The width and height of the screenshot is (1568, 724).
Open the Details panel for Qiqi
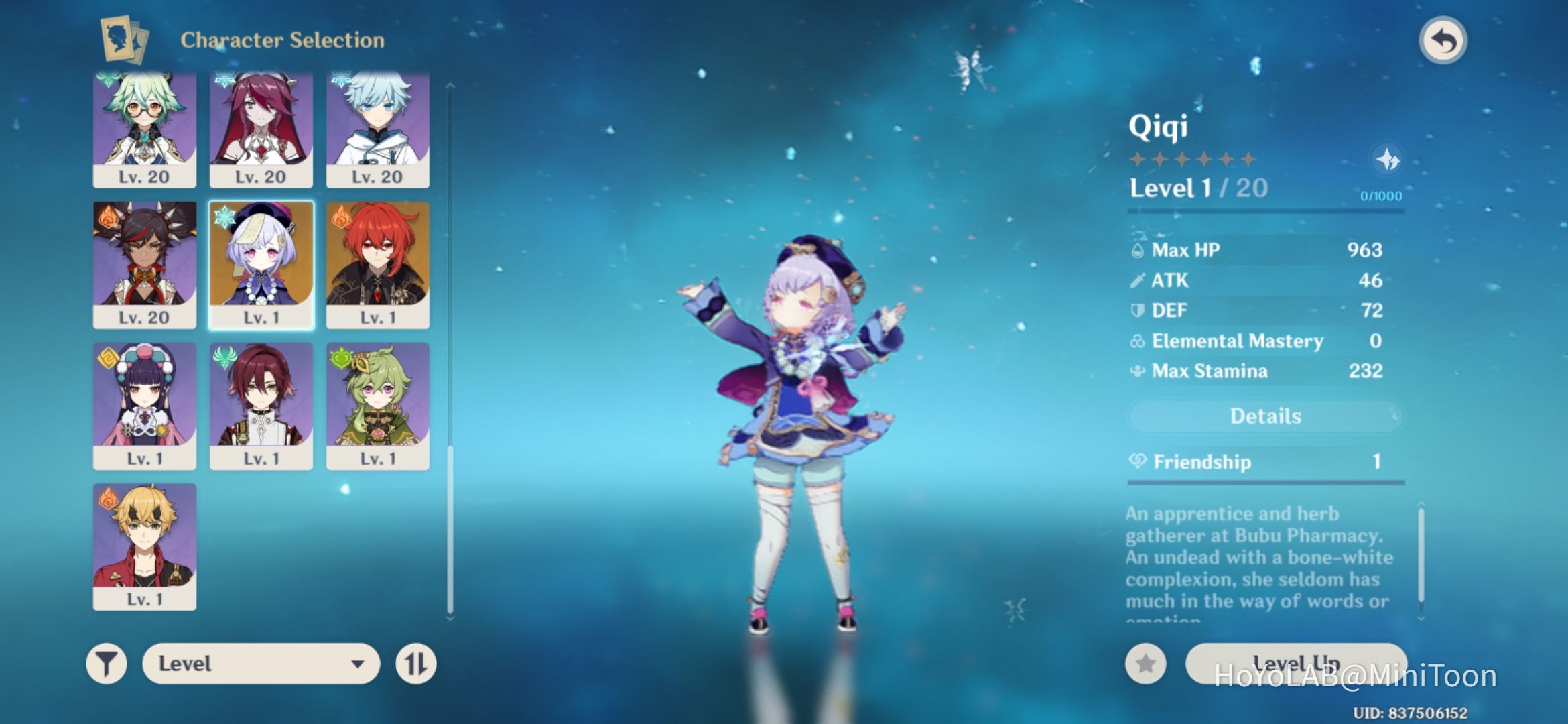pyautogui.click(x=1264, y=416)
